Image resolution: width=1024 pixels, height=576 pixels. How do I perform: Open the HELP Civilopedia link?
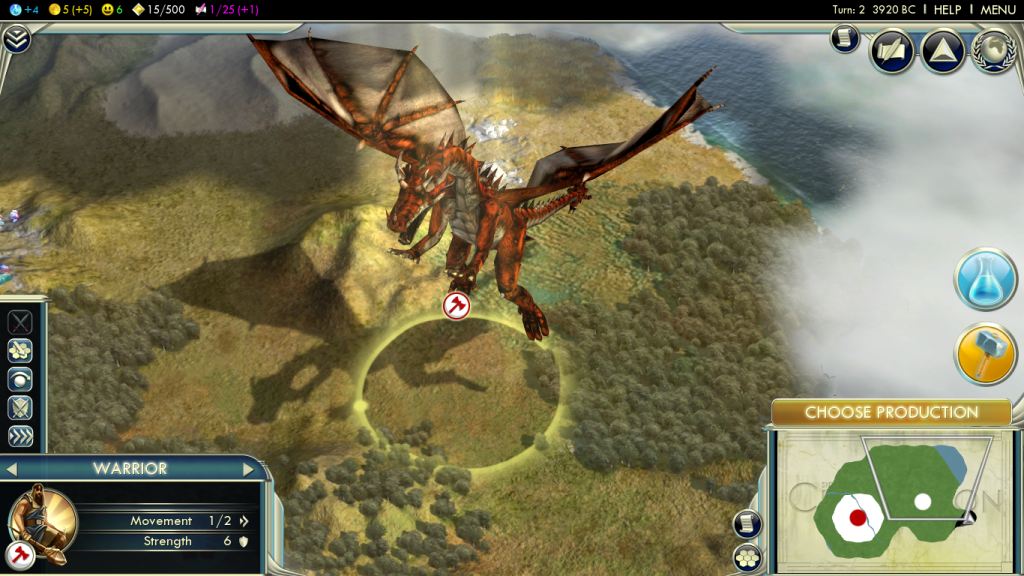(947, 9)
